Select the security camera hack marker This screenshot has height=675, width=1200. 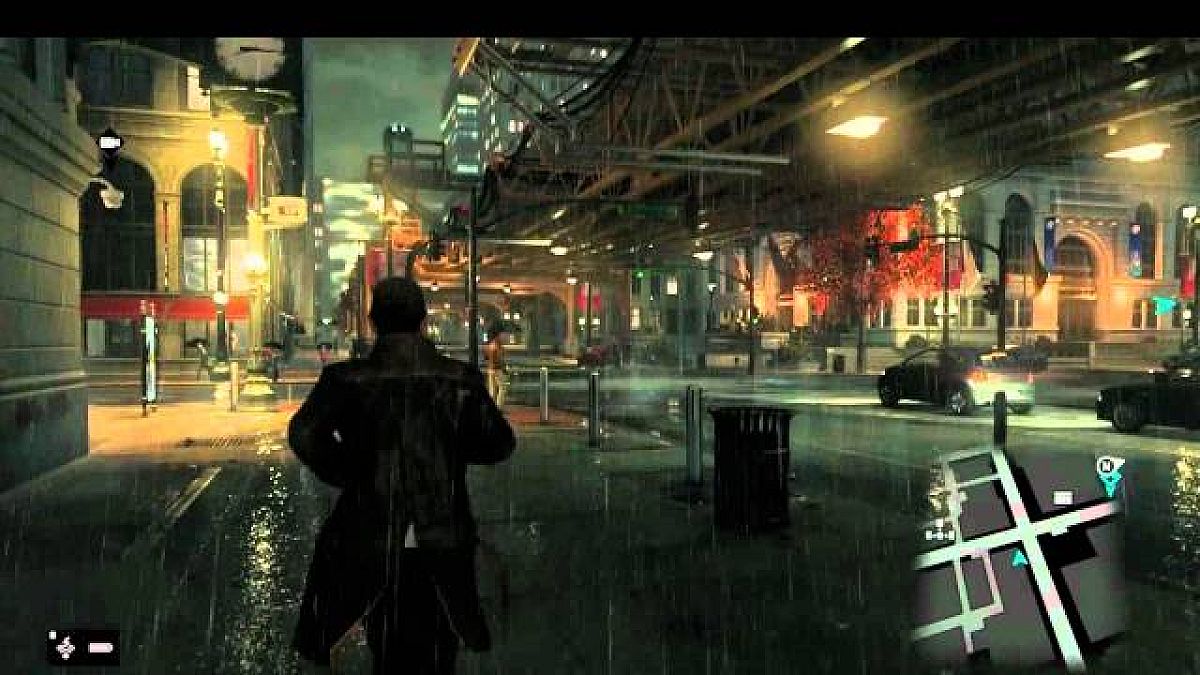109,141
